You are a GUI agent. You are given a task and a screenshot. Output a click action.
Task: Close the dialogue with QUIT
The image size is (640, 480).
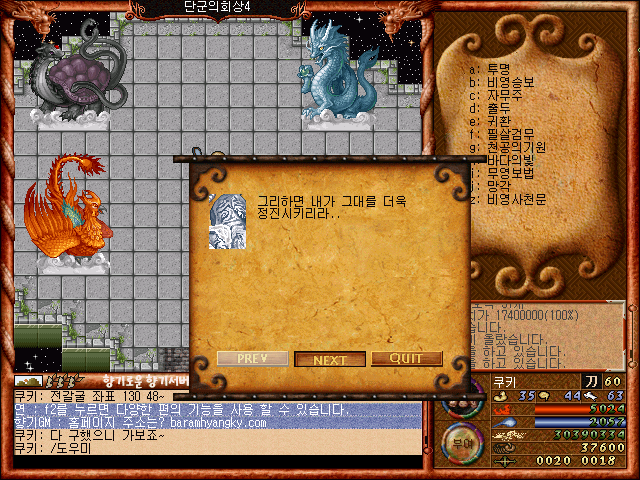[407, 359]
